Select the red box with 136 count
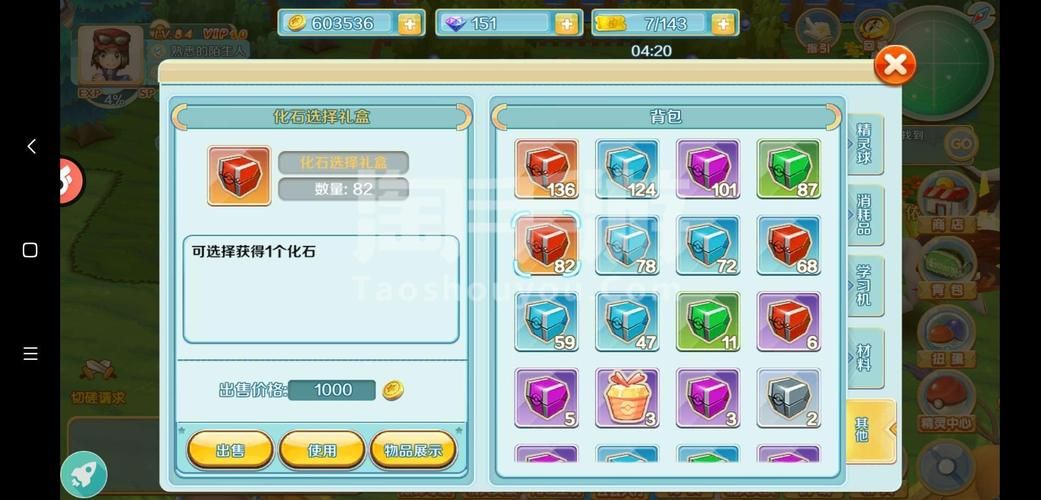 click(546, 169)
